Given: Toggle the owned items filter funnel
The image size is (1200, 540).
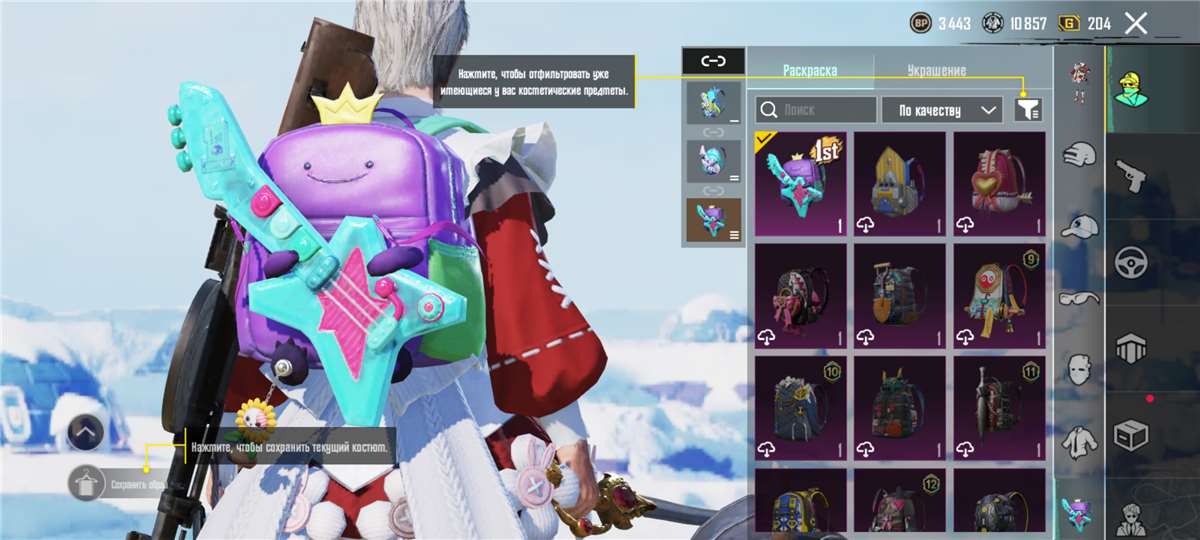Looking at the screenshot, I should (1027, 110).
